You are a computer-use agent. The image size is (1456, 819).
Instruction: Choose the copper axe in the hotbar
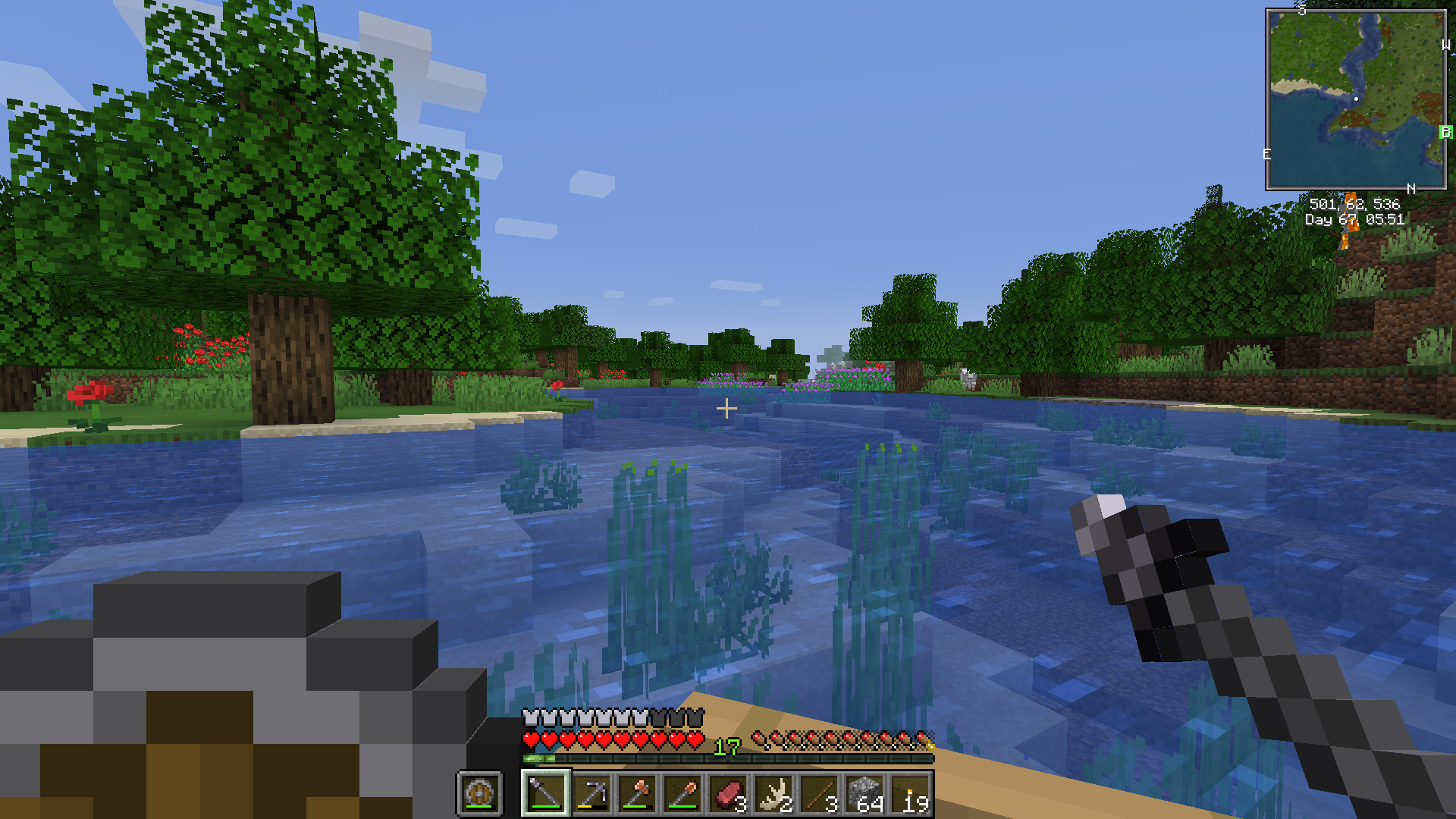[638, 793]
